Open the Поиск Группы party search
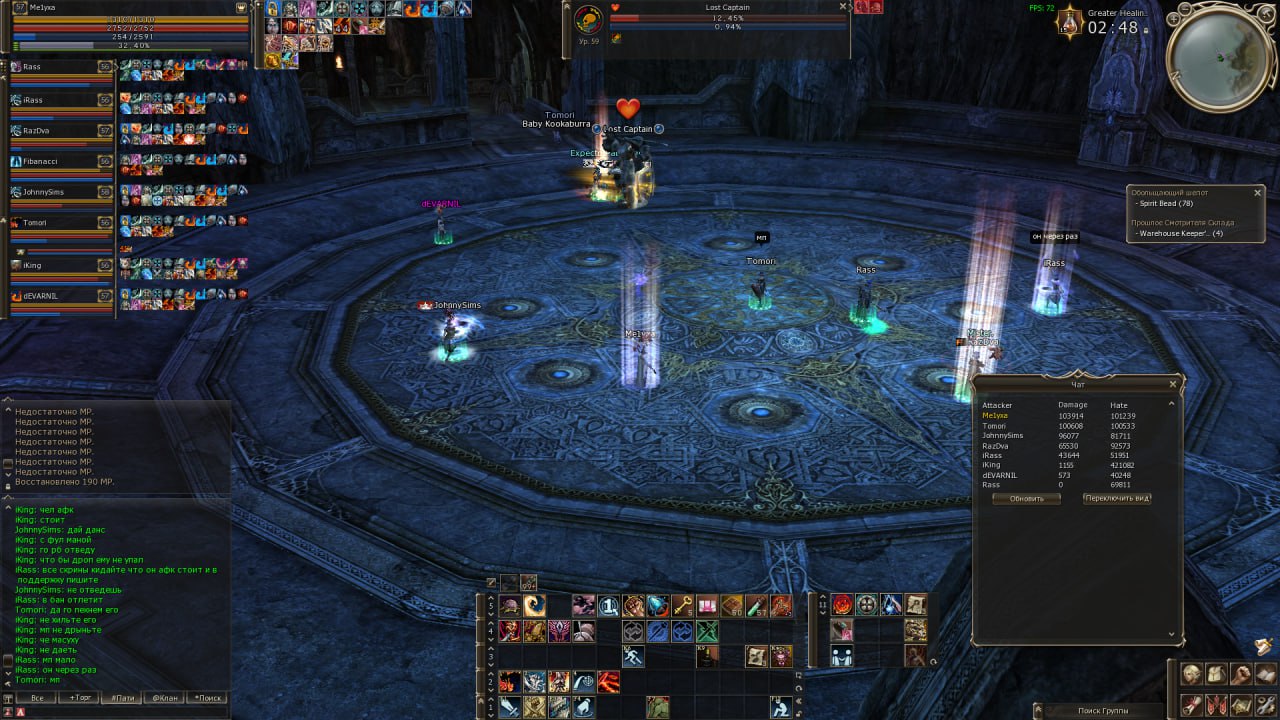This screenshot has width=1280, height=720. coord(1103,710)
